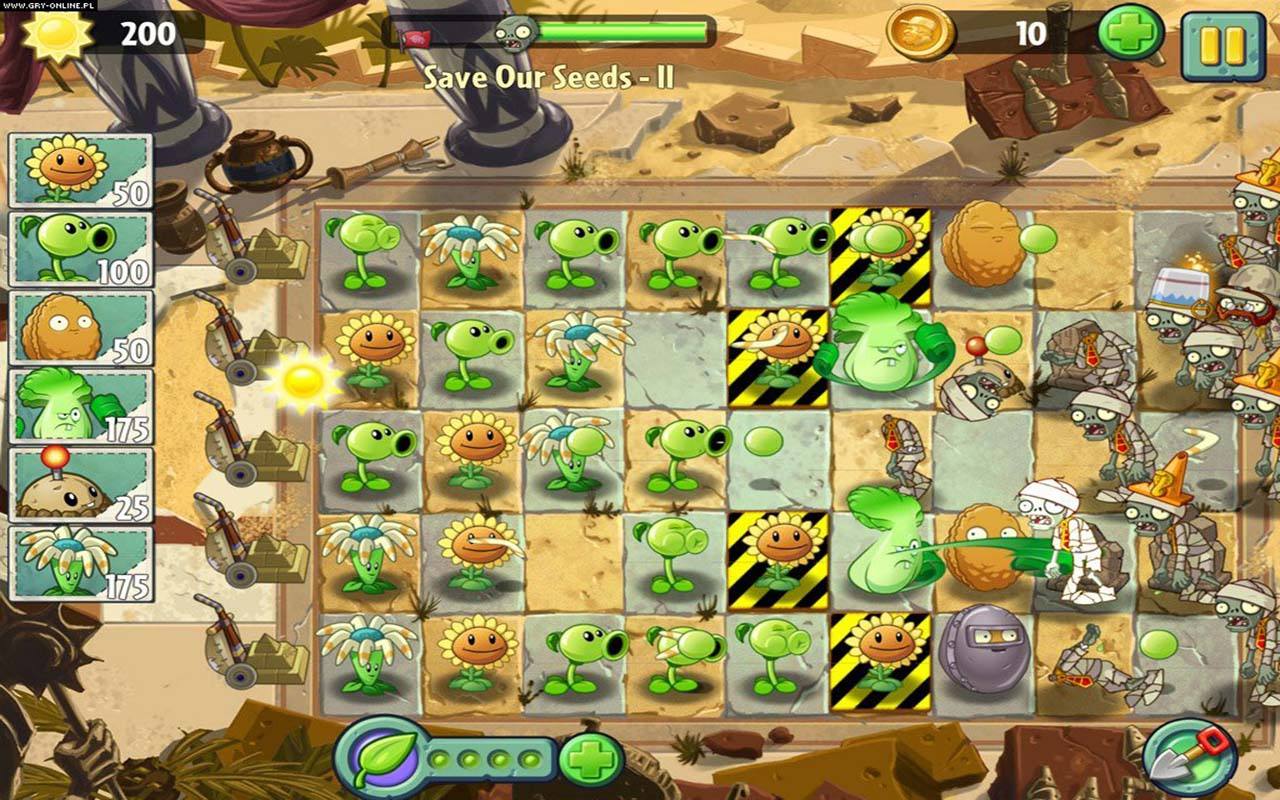This screenshot has height=800, width=1280.
Task: Pause the game
Action: [1222, 45]
